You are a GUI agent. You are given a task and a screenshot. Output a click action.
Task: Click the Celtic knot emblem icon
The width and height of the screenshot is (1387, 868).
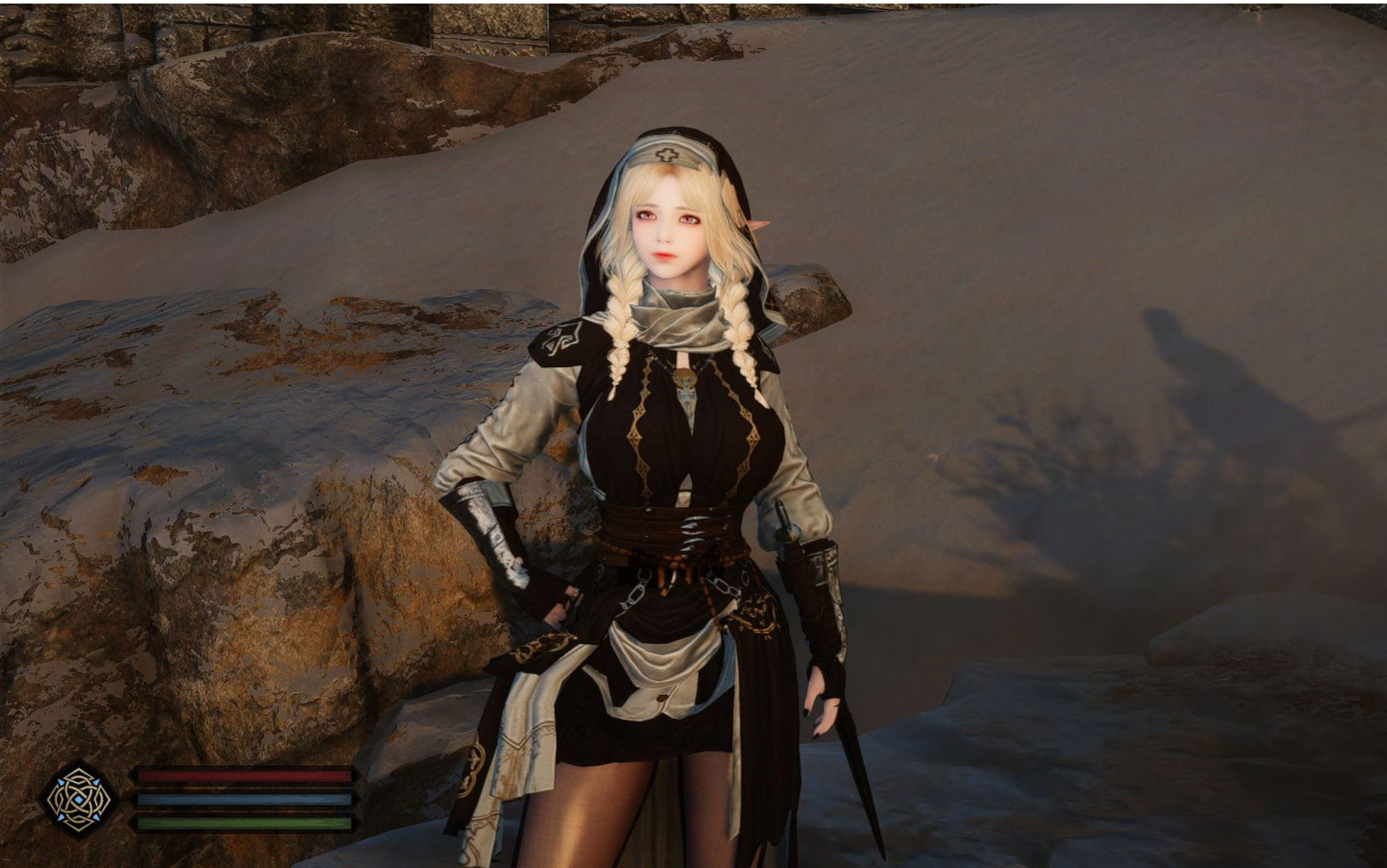pyautogui.click(x=79, y=799)
